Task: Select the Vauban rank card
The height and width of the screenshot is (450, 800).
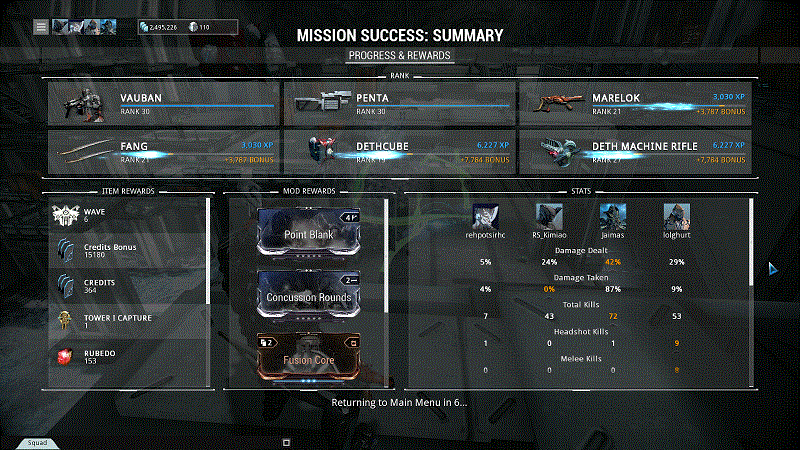Action: [x=164, y=101]
